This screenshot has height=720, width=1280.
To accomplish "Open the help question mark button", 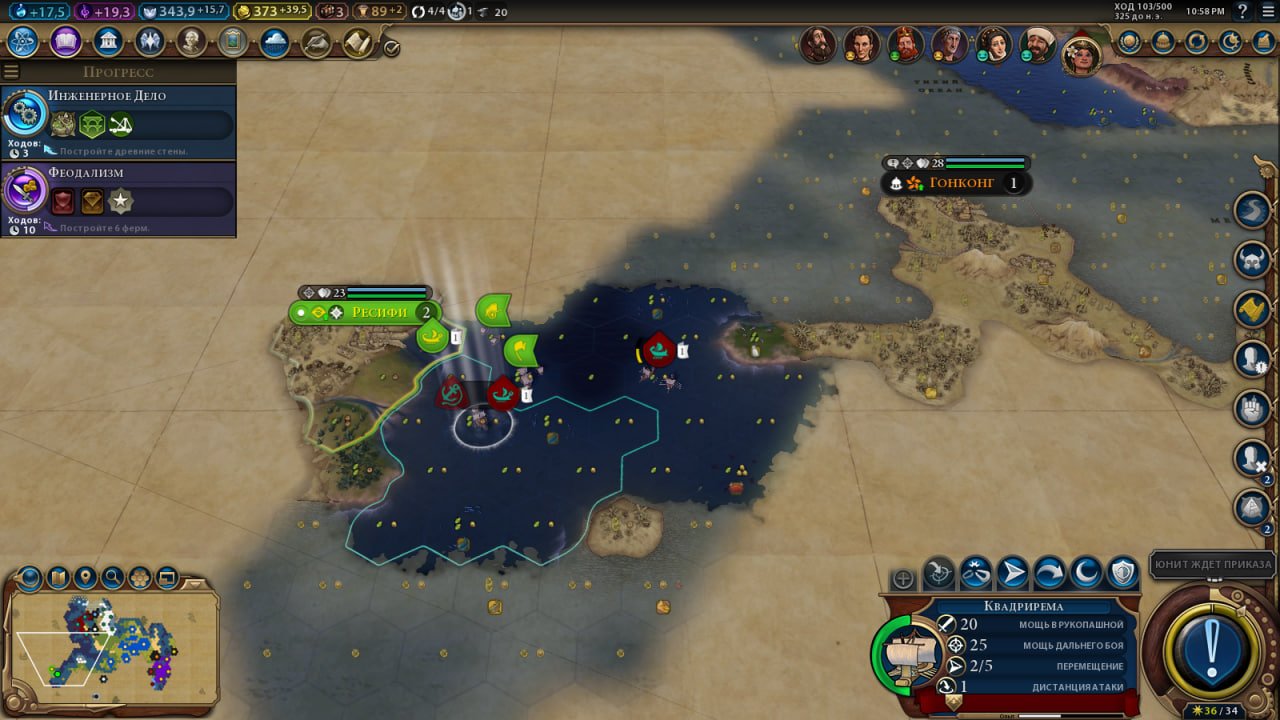I will 1243,11.
